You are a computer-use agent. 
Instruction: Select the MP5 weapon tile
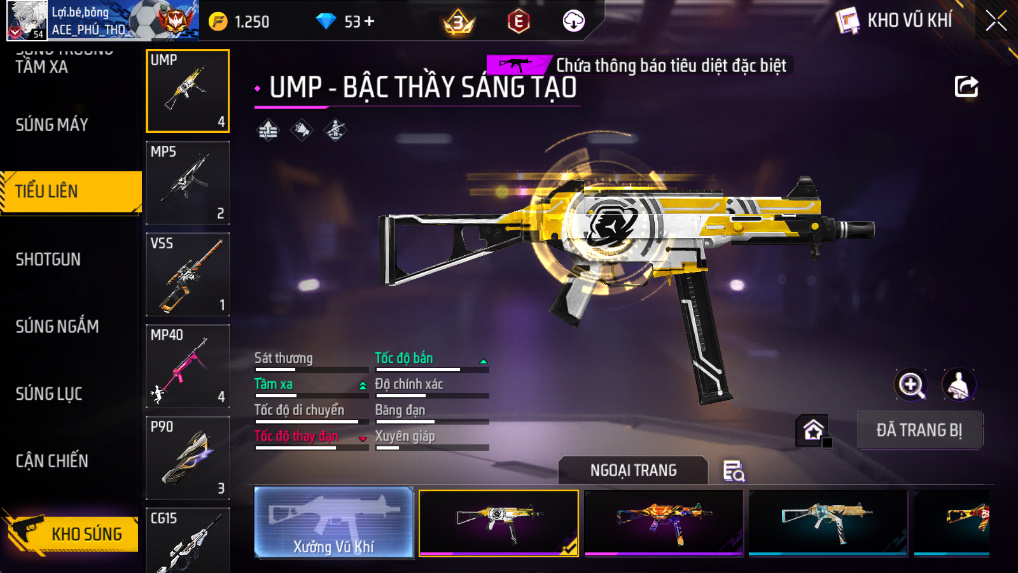(188, 183)
